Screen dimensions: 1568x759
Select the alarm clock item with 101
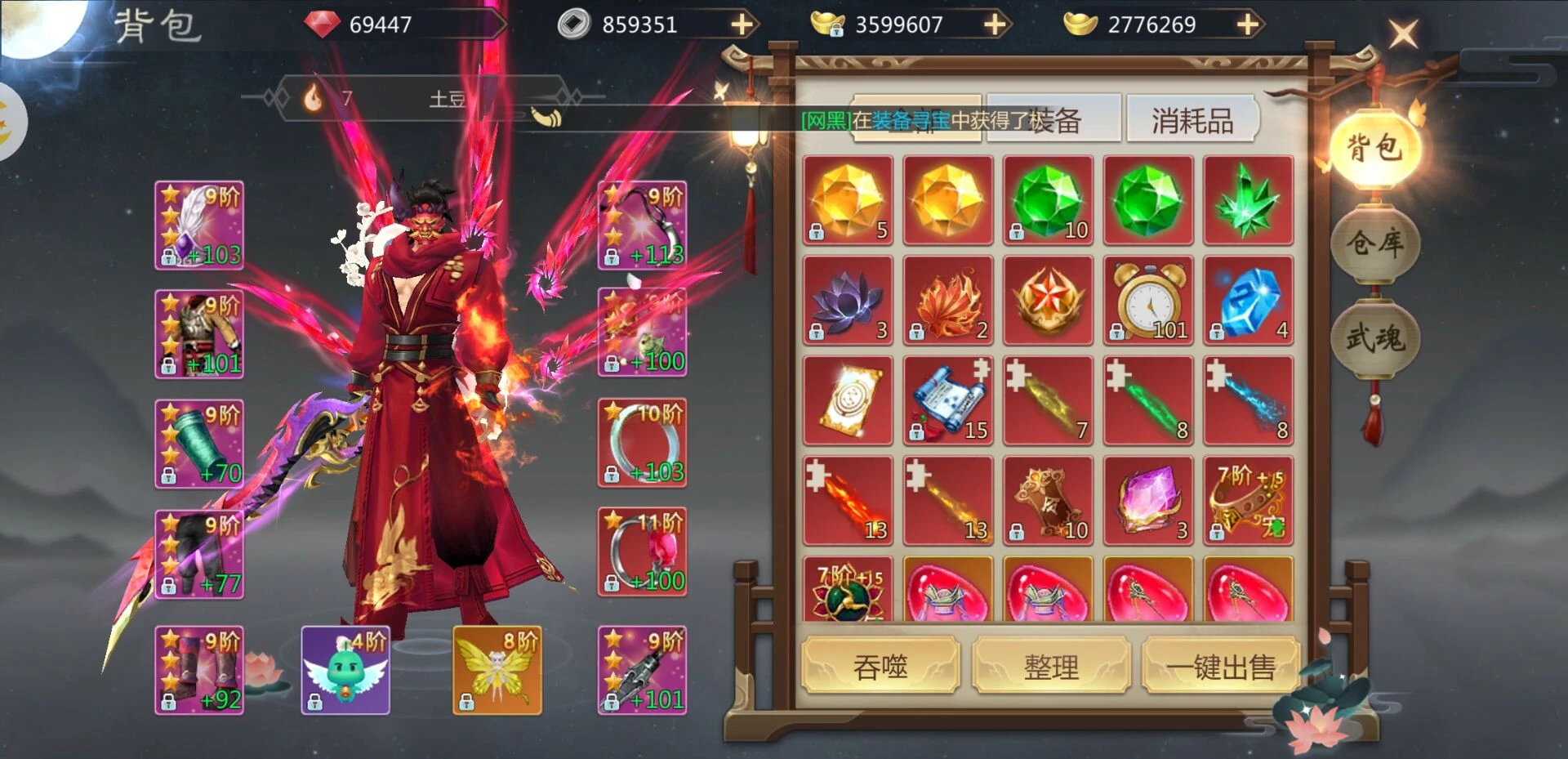click(x=1148, y=301)
